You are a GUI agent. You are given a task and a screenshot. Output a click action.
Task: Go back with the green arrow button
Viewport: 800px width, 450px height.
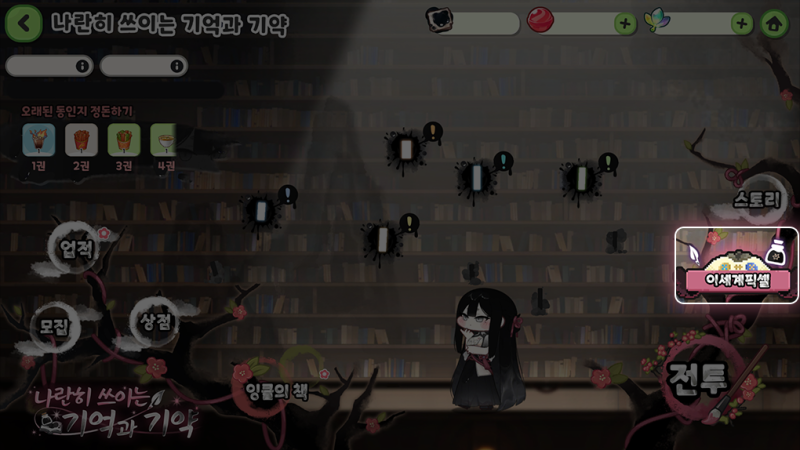(23, 23)
